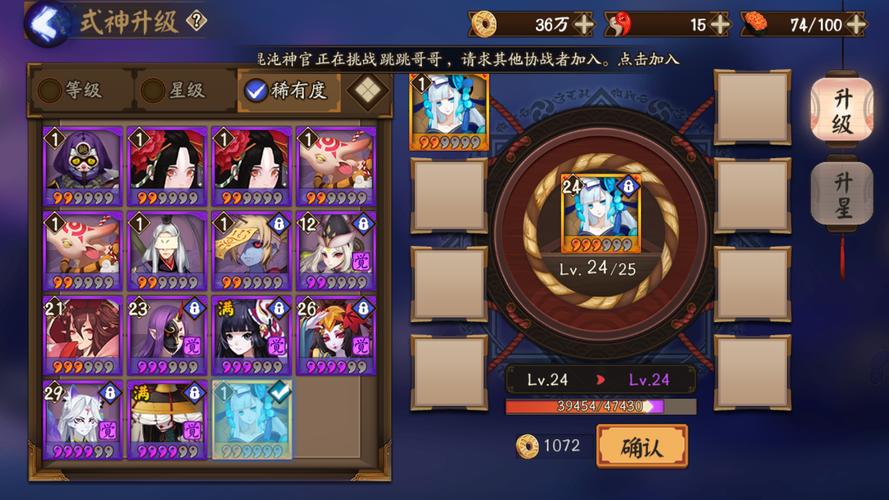This screenshot has height=500, width=889.
Task: Remove the blue-haired material shikigami from slot
Action: point(449,112)
